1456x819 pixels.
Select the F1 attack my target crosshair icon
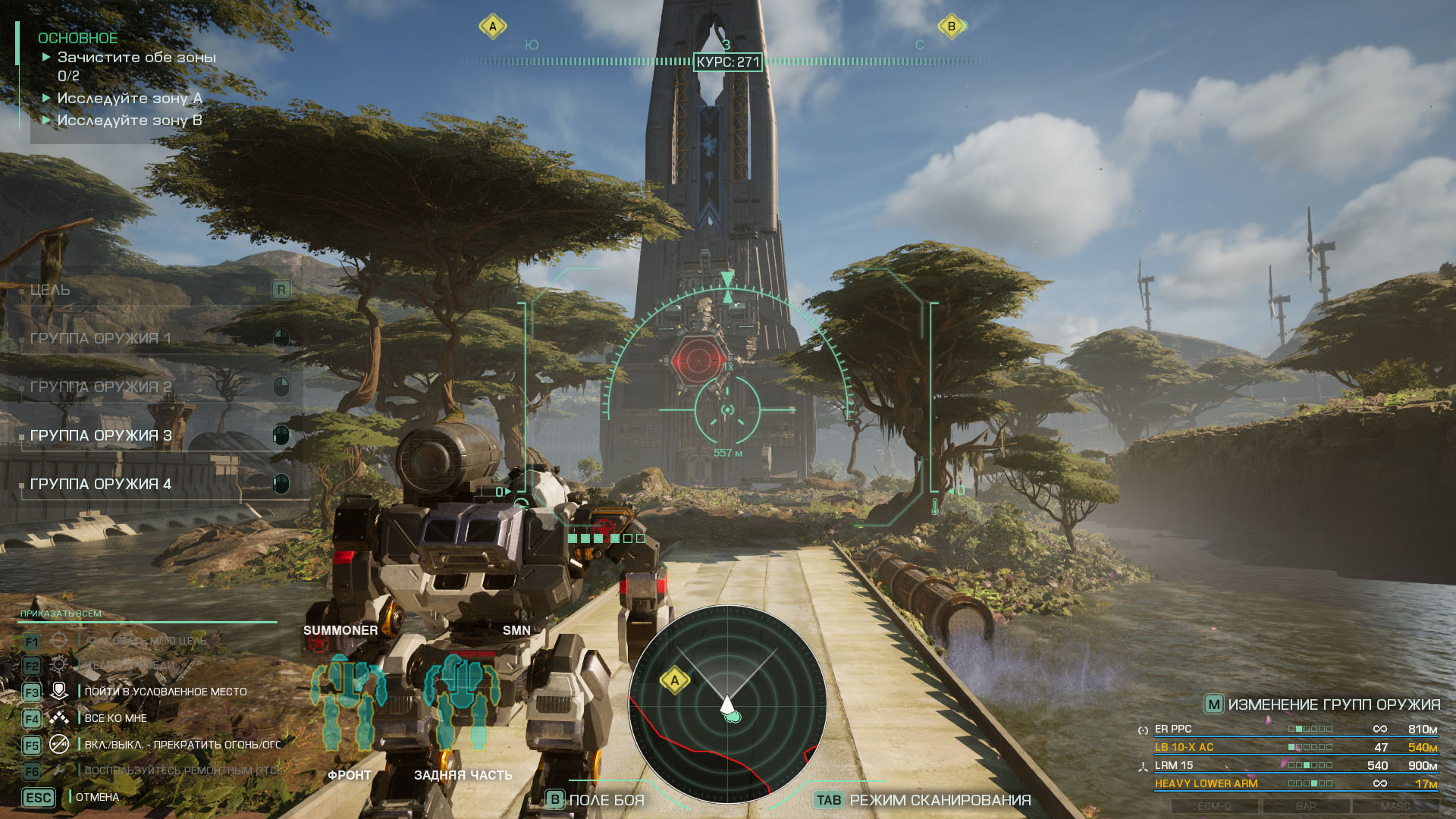59,640
